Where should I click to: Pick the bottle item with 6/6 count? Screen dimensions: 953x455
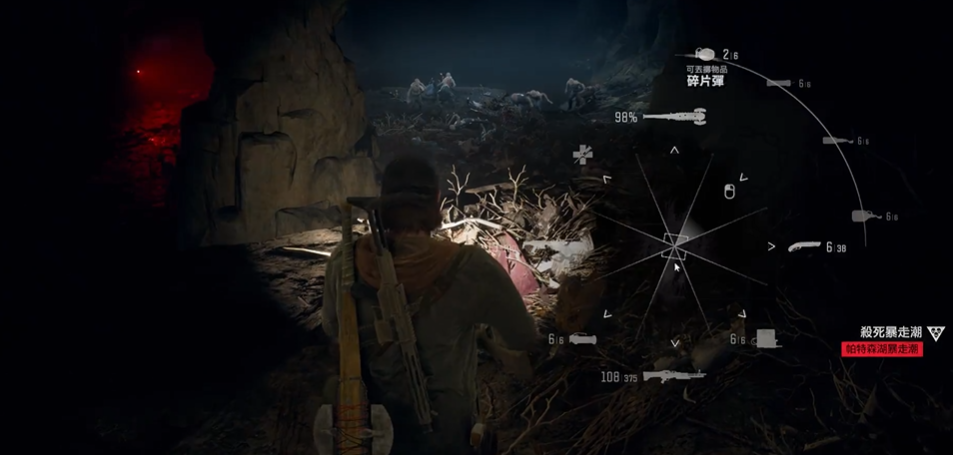862,216
